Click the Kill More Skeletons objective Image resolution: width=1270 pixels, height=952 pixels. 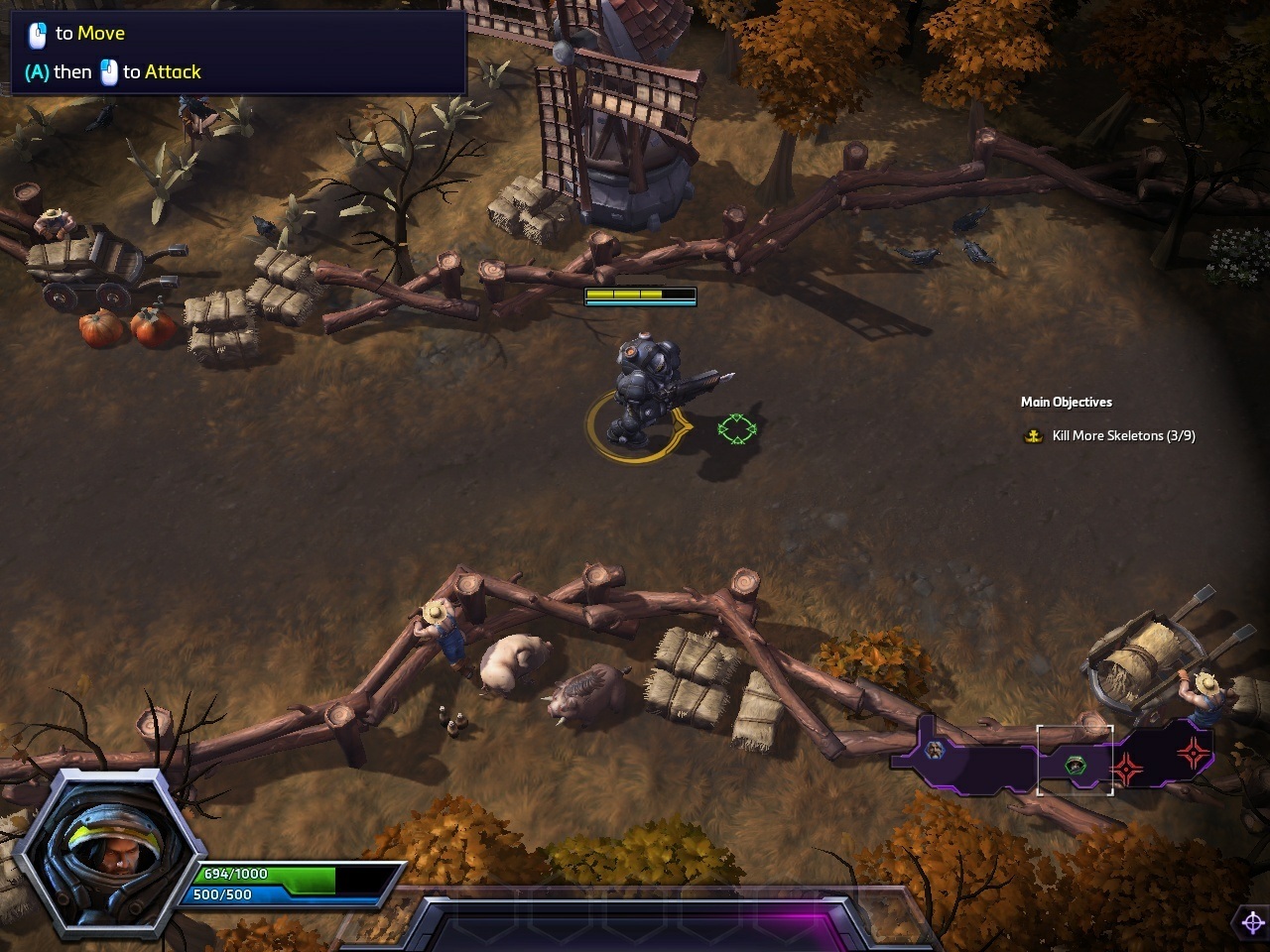pyautogui.click(x=1123, y=435)
